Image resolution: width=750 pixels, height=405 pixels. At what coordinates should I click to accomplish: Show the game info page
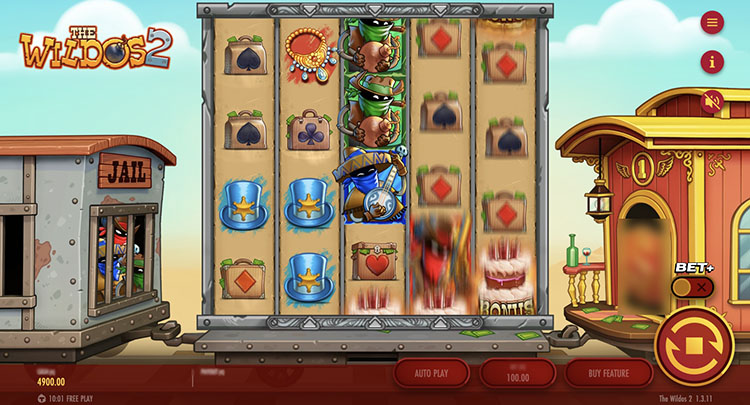tap(712, 62)
